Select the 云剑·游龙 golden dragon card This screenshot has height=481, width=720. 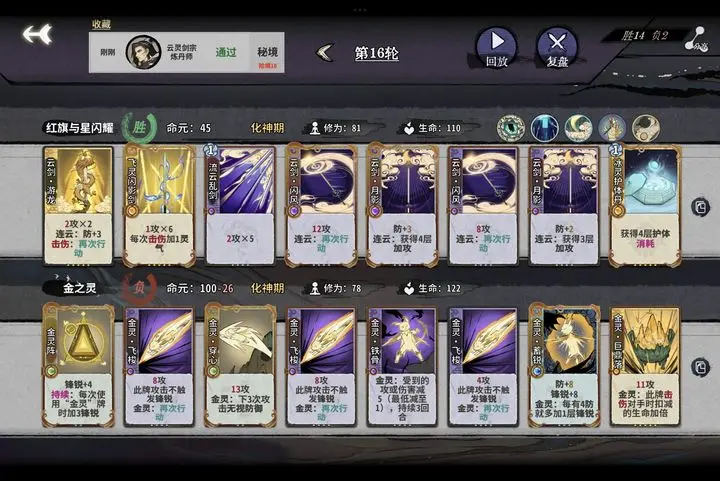tap(78, 205)
